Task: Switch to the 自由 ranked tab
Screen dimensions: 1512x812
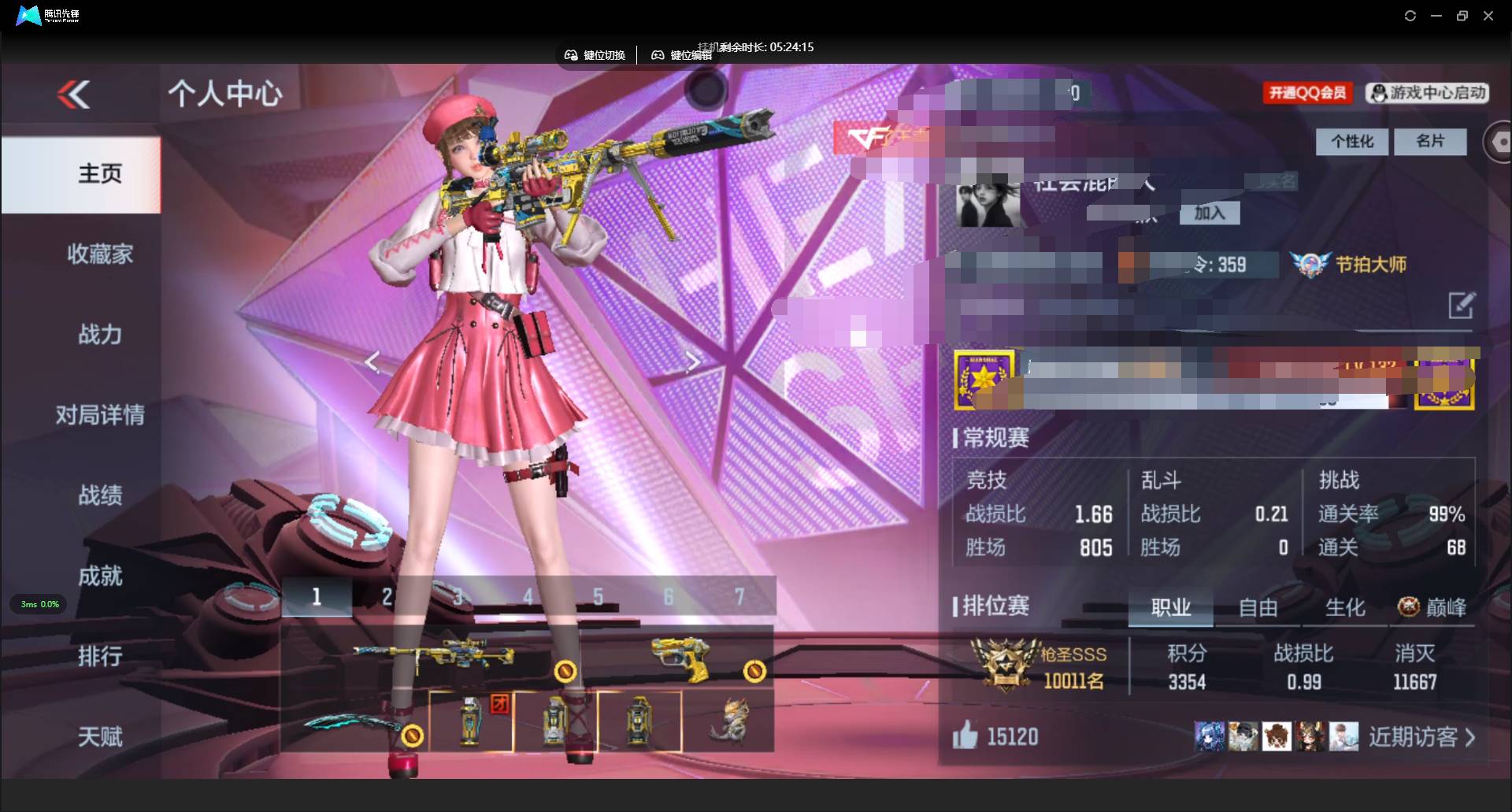Action: coord(1258,607)
